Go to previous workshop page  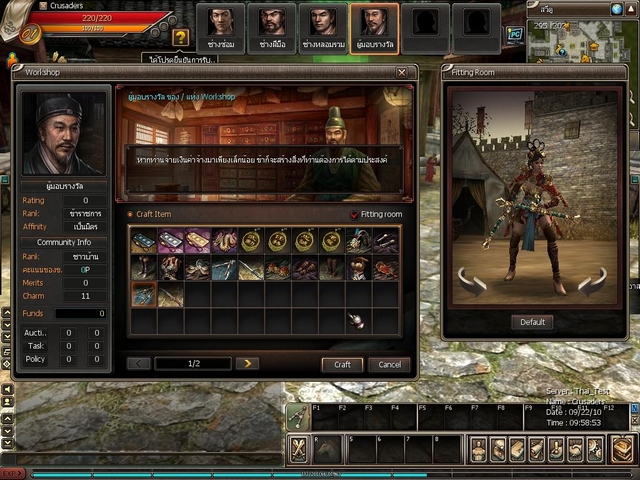pyautogui.click(x=140, y=364)
